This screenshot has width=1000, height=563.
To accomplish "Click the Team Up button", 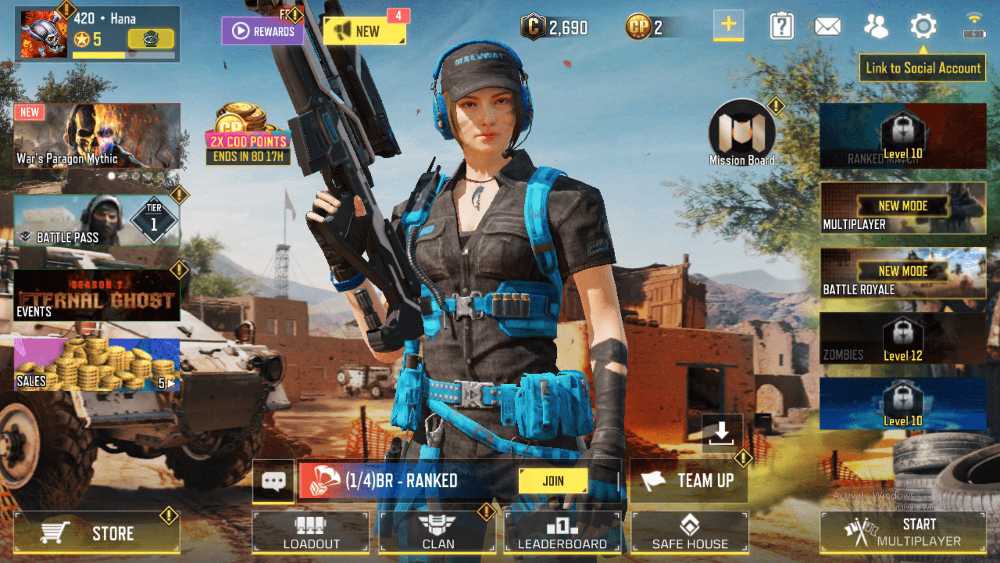I will pyautogui.click(x=689, y=481).
